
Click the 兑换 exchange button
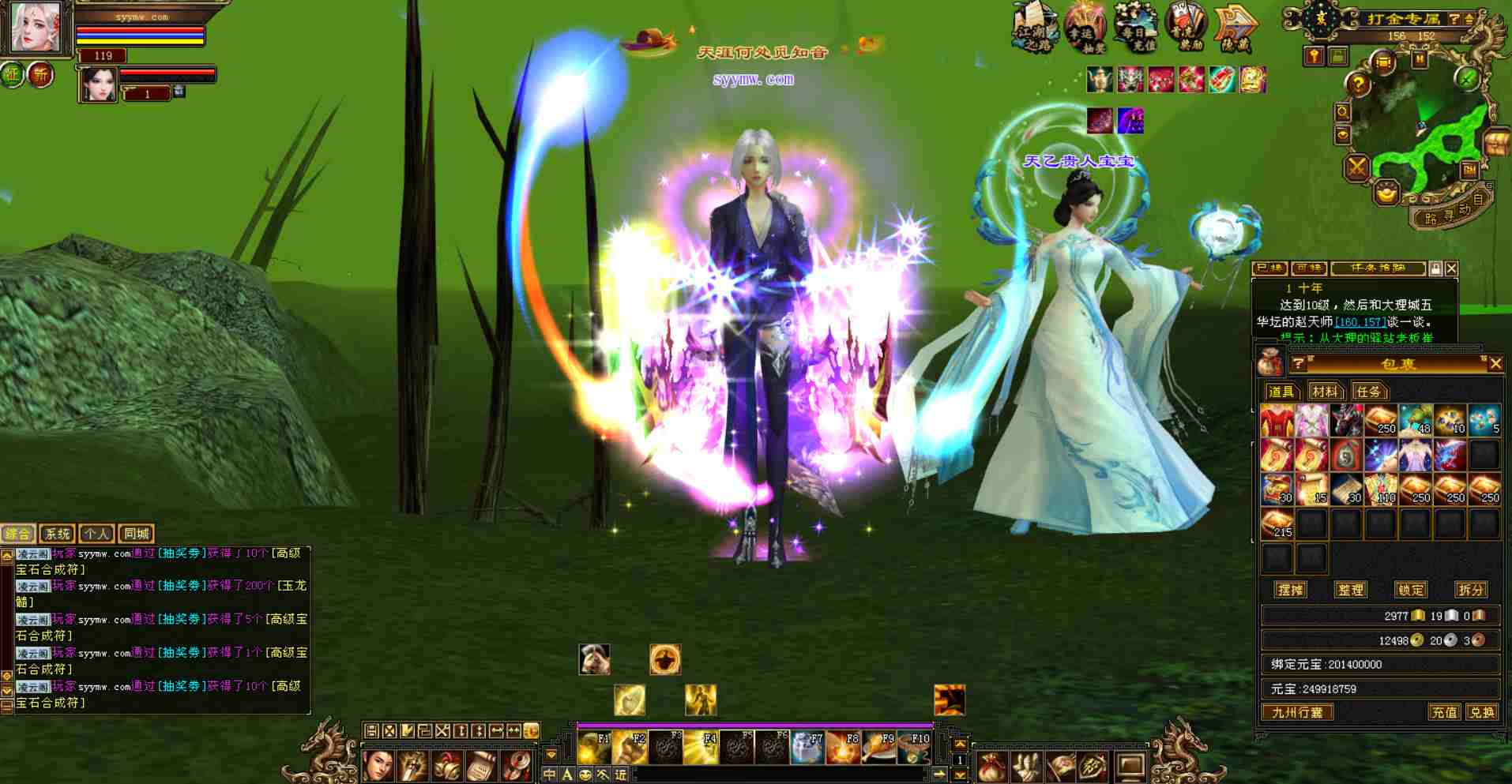1481,712
